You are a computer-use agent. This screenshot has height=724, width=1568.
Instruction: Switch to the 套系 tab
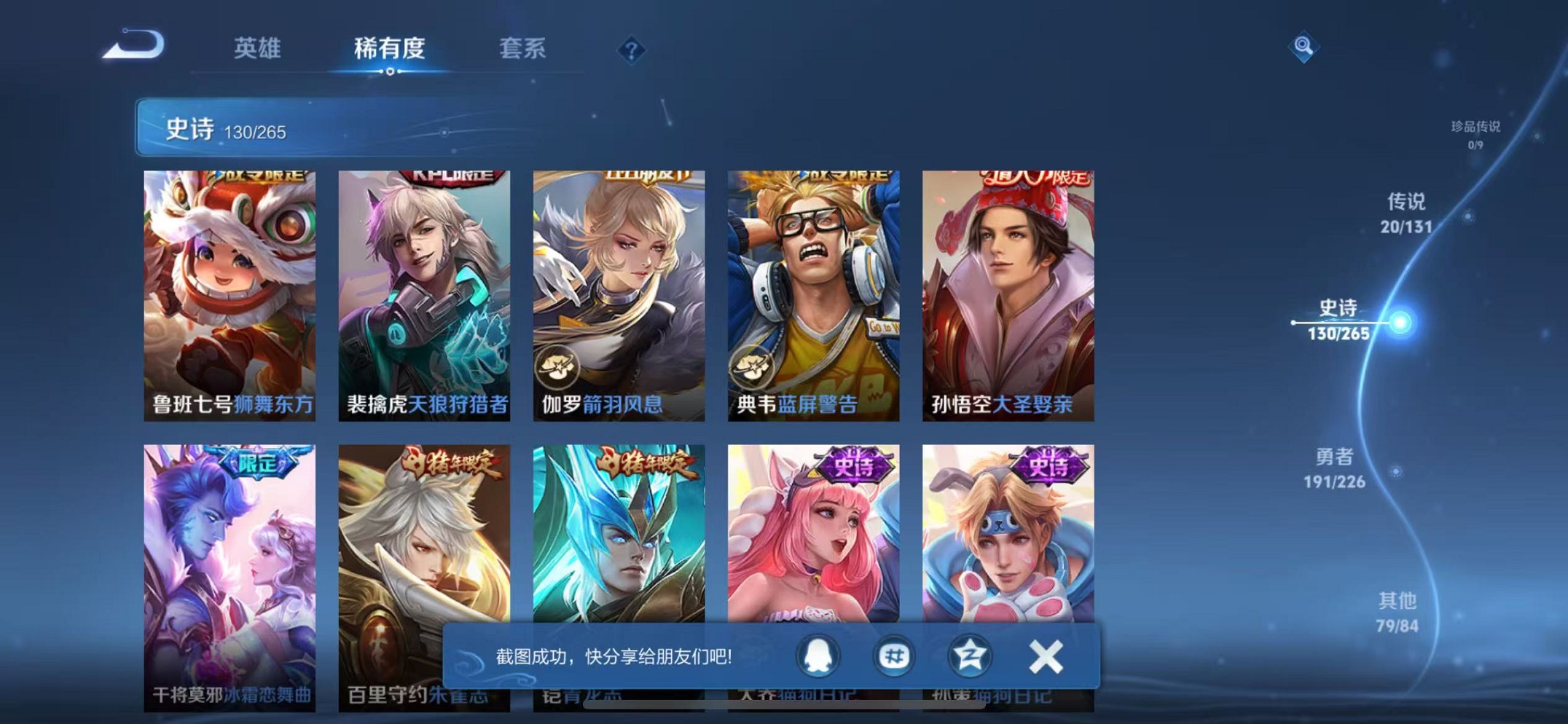(x=522, y=50)
